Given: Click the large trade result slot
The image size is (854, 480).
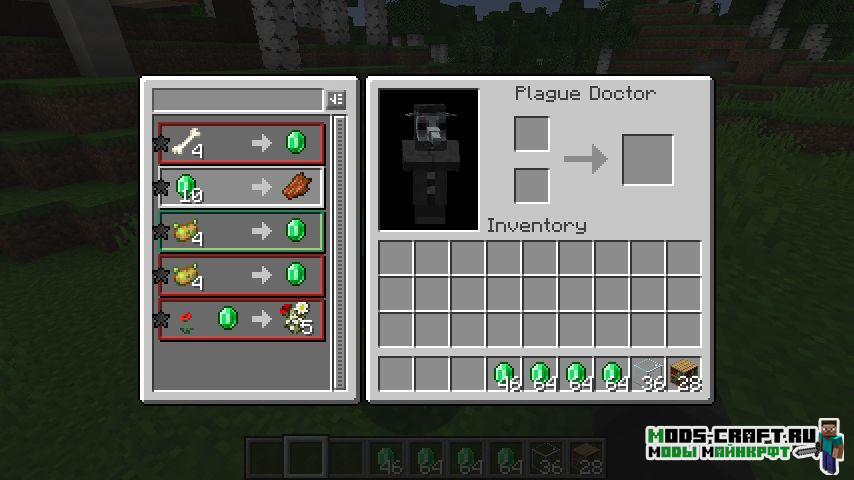Looking at the screenshot, I should tap(647, 160).
